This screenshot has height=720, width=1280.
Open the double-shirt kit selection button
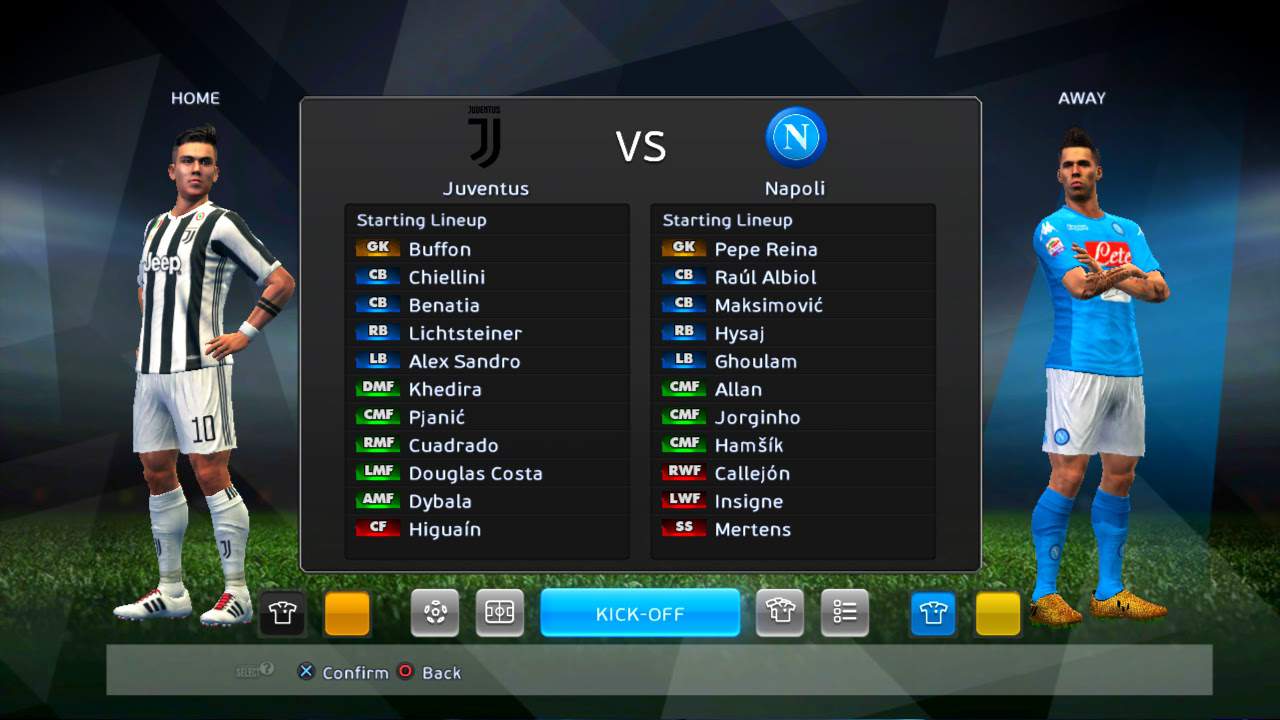tap(780, 613)
